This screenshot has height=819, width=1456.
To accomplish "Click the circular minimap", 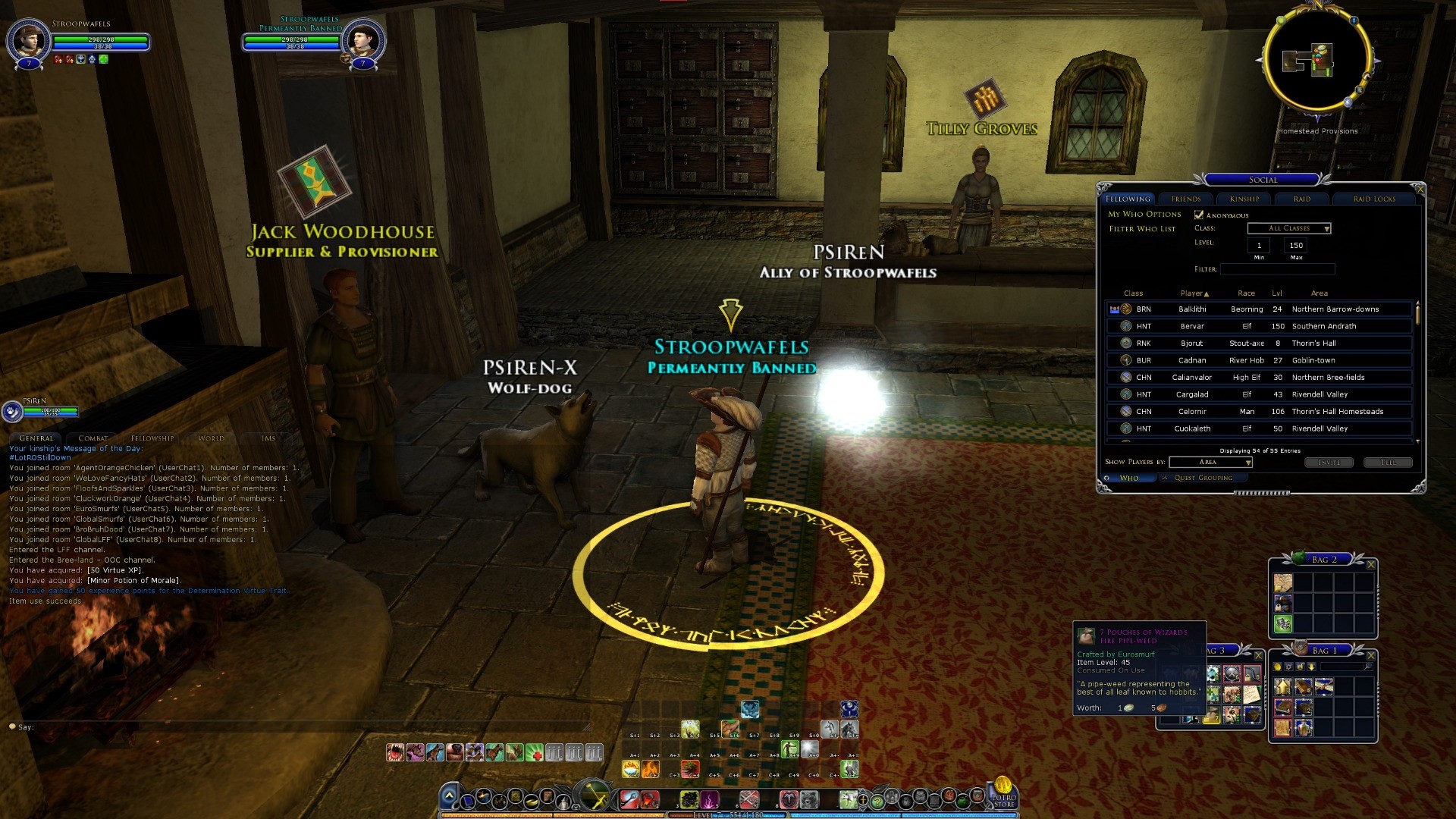I will 1317,61.
